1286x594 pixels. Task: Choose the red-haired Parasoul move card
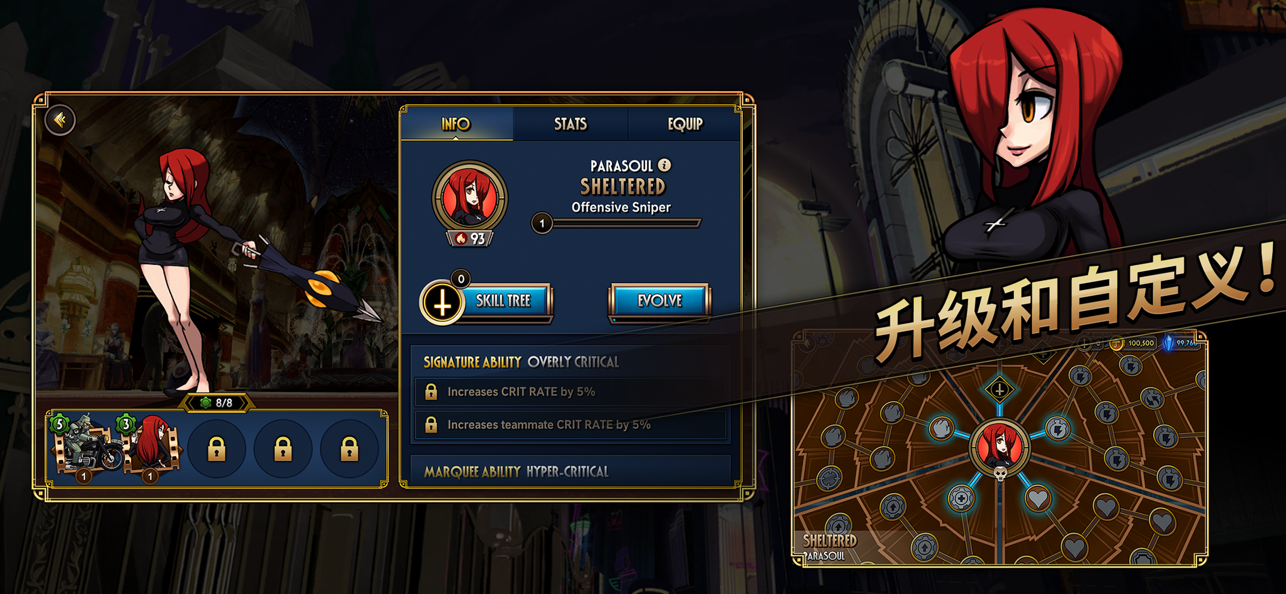tap(150, 448)
